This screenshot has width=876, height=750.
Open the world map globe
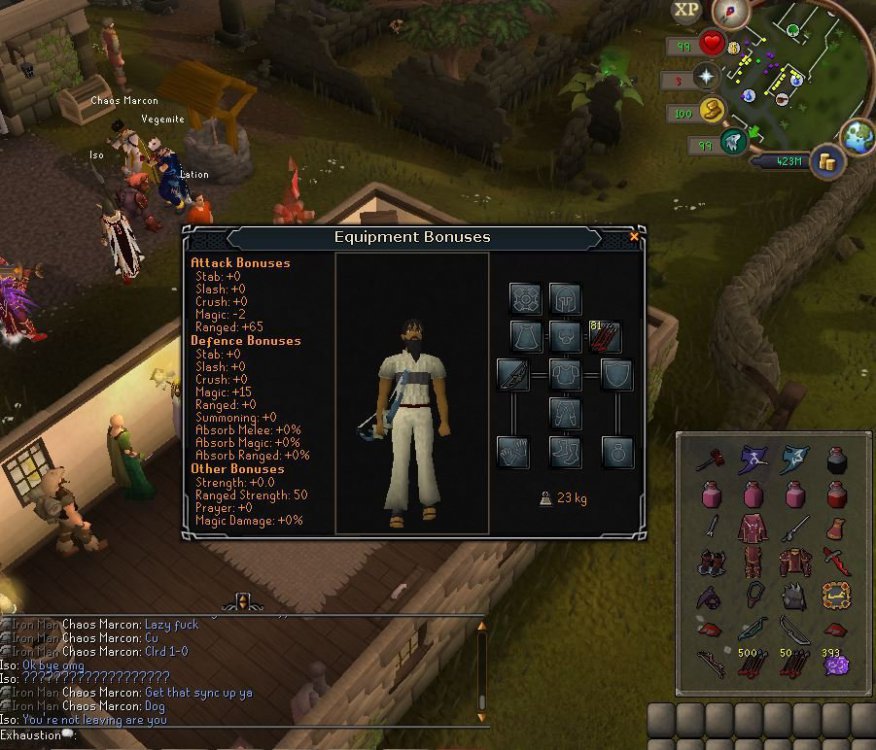[858, 136]
